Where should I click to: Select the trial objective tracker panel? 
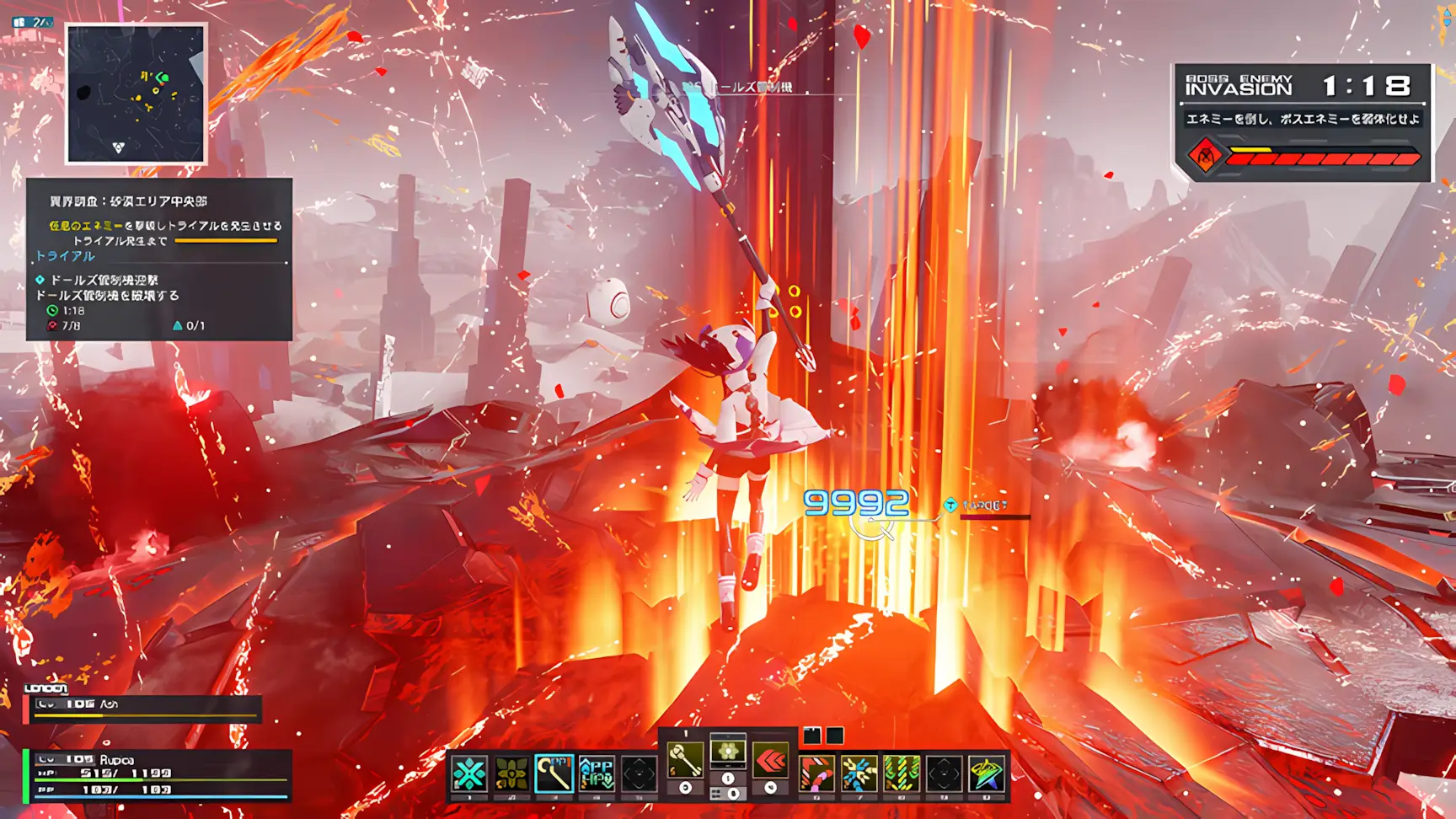(x=159, y=259)
